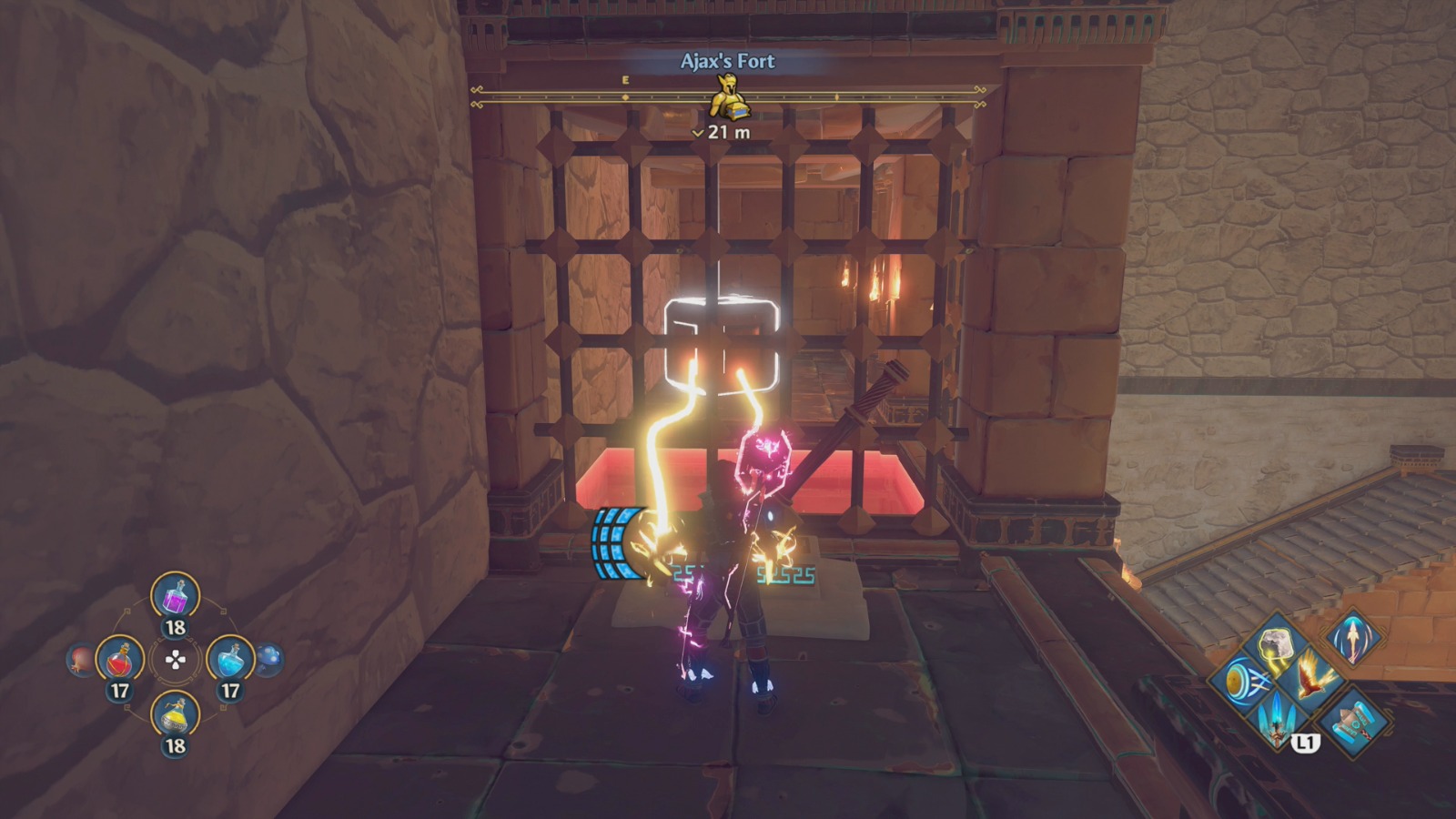Screen dimensions: 1456x819
Task: Select the red health potion icon
Action: 122,659
